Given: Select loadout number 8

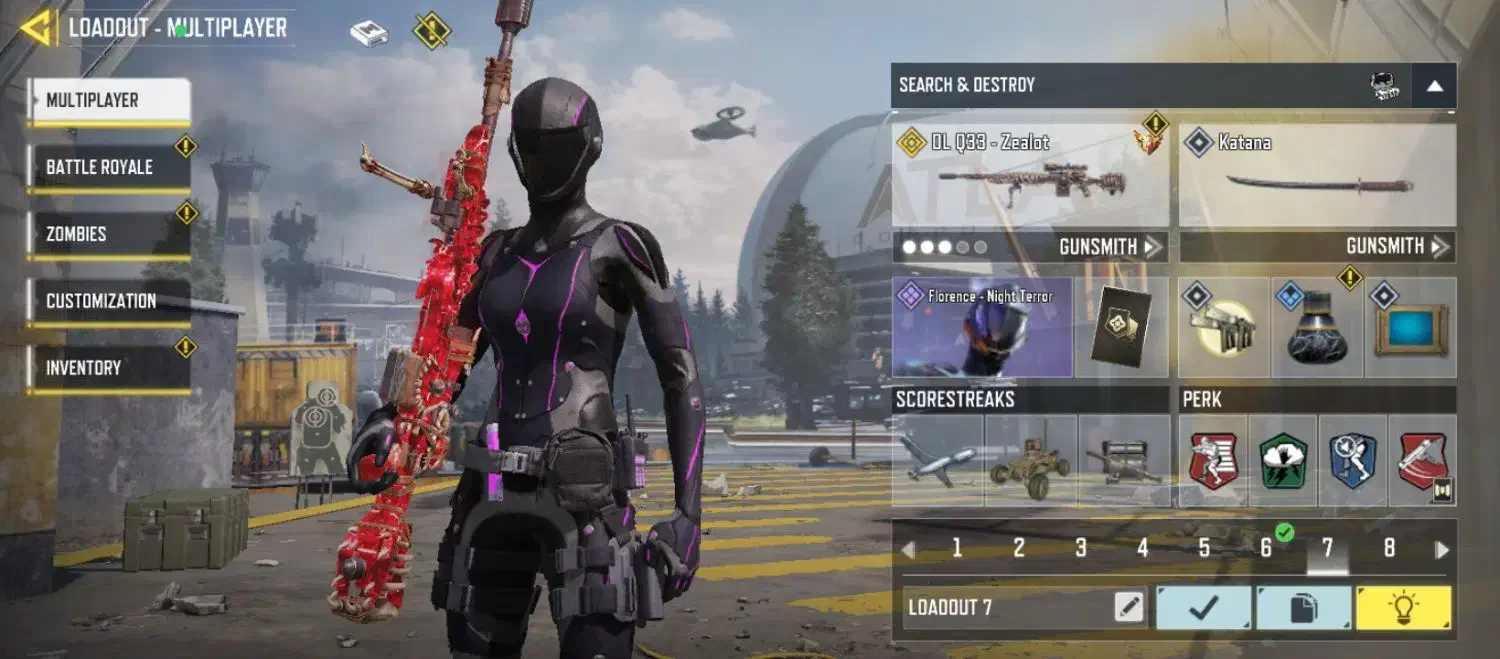Looking at the screenshot, I should [x=1389, y=548].
